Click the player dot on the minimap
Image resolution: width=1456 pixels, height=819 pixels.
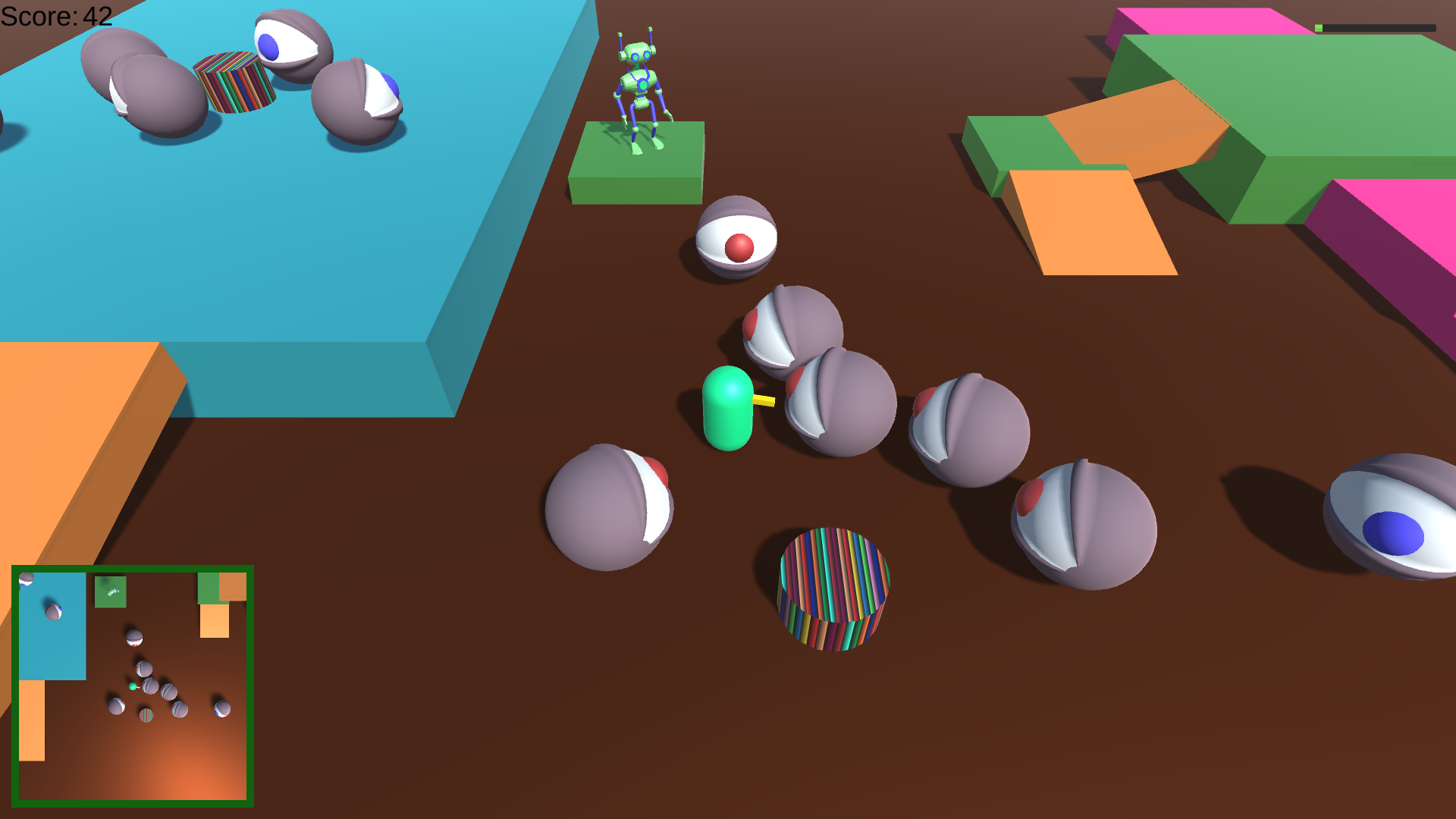coord(133,687)
